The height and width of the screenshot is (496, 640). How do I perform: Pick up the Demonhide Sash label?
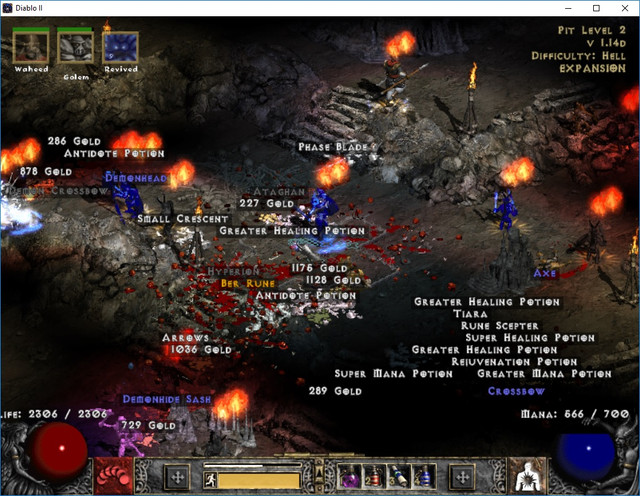click(167, 399)
